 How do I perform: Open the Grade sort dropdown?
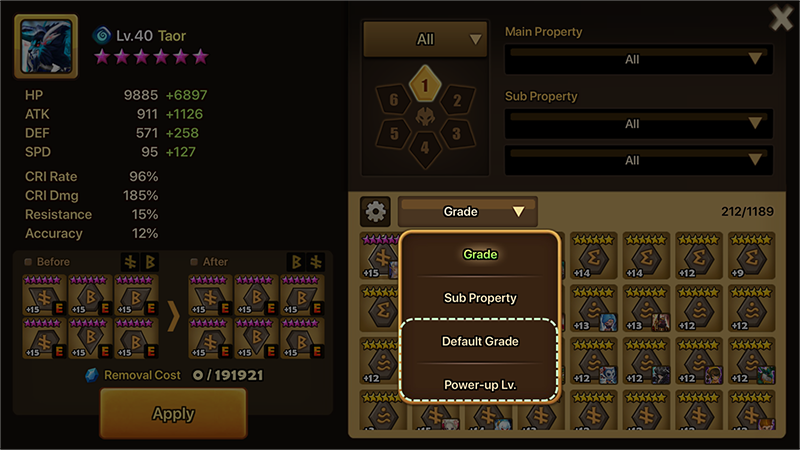coord(467,211)
